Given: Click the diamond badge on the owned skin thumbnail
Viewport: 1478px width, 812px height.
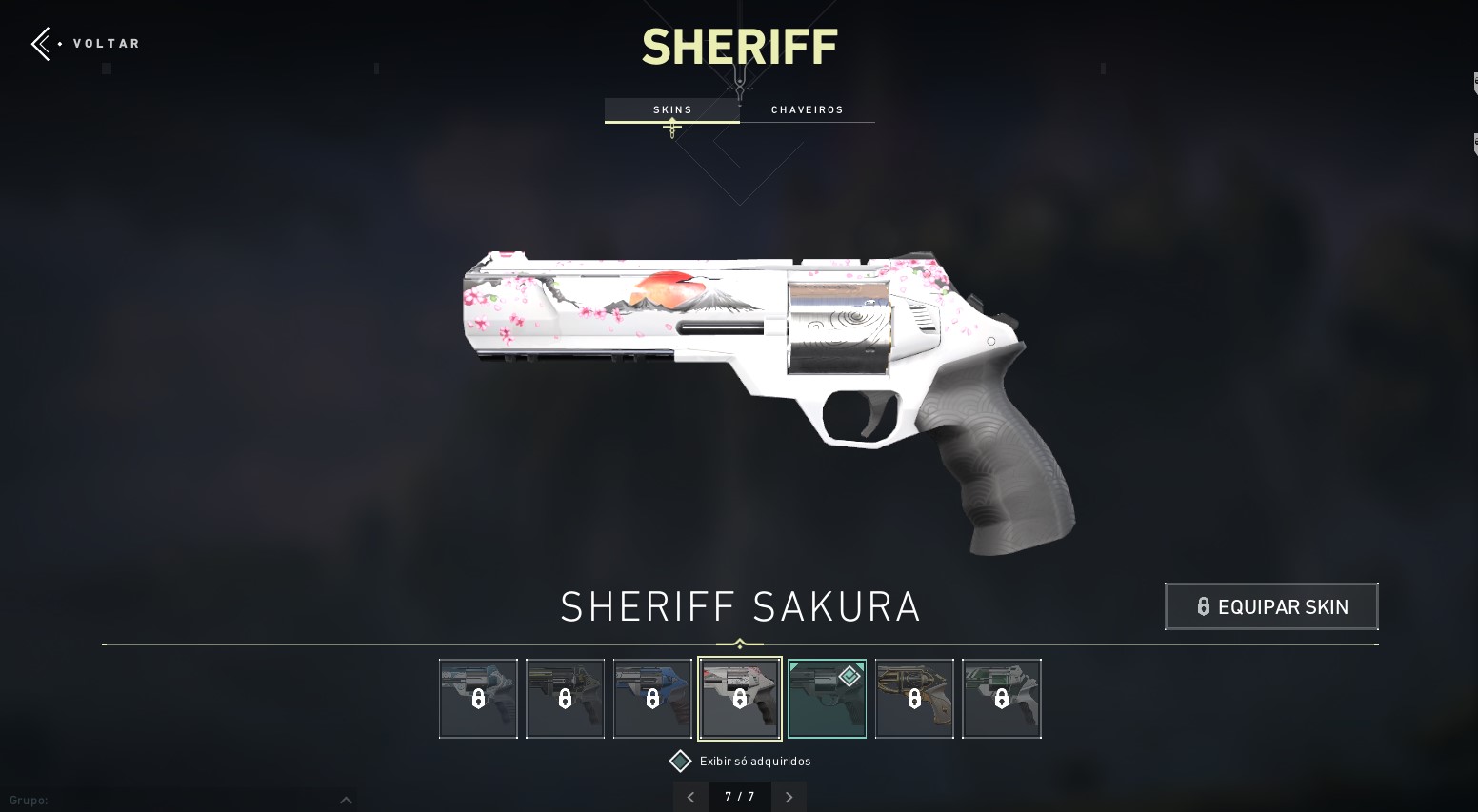Looking at the screenshot, I should click(849, 676).
